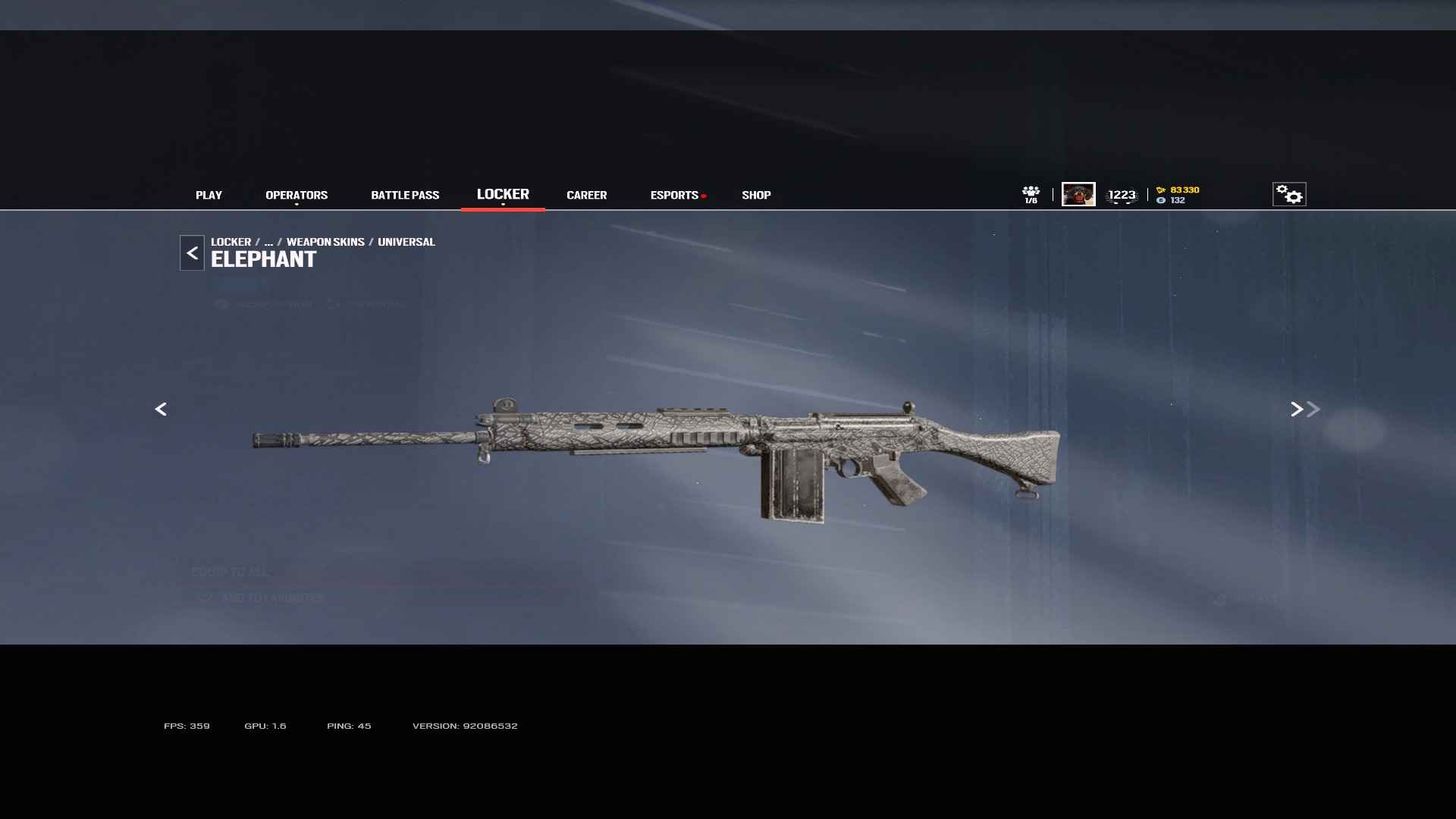Switch to the Operators tab

click(297, 195)
